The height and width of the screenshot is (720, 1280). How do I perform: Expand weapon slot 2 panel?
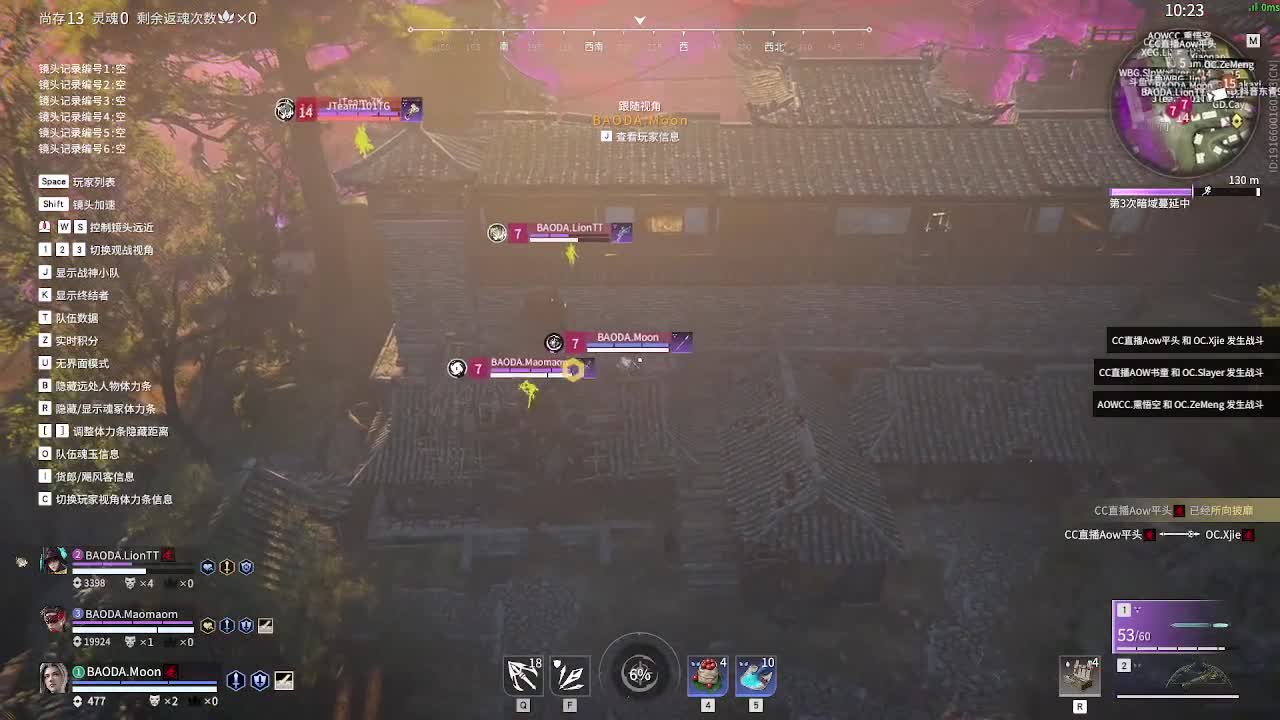click(1125, 664)
